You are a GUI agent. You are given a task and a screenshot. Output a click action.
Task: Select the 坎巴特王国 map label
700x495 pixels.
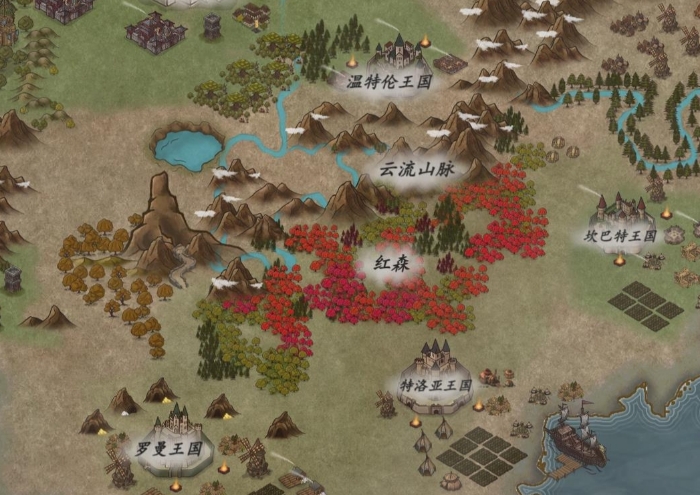pyautogui.click(x=620, y=237)
